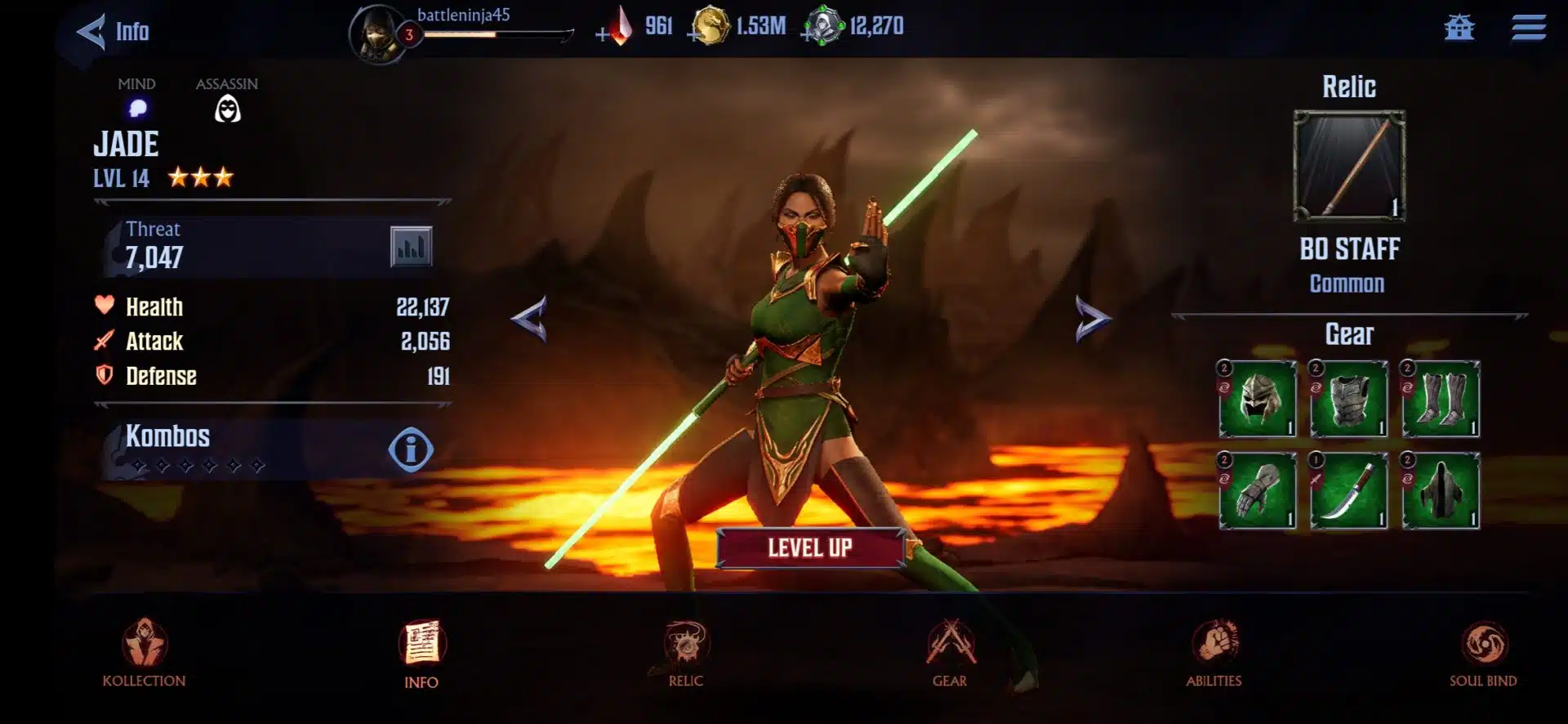Viewport: 1568px width, 724px height.
Task: Open the hamburger menu at top right
Action: pos(1529,27)
